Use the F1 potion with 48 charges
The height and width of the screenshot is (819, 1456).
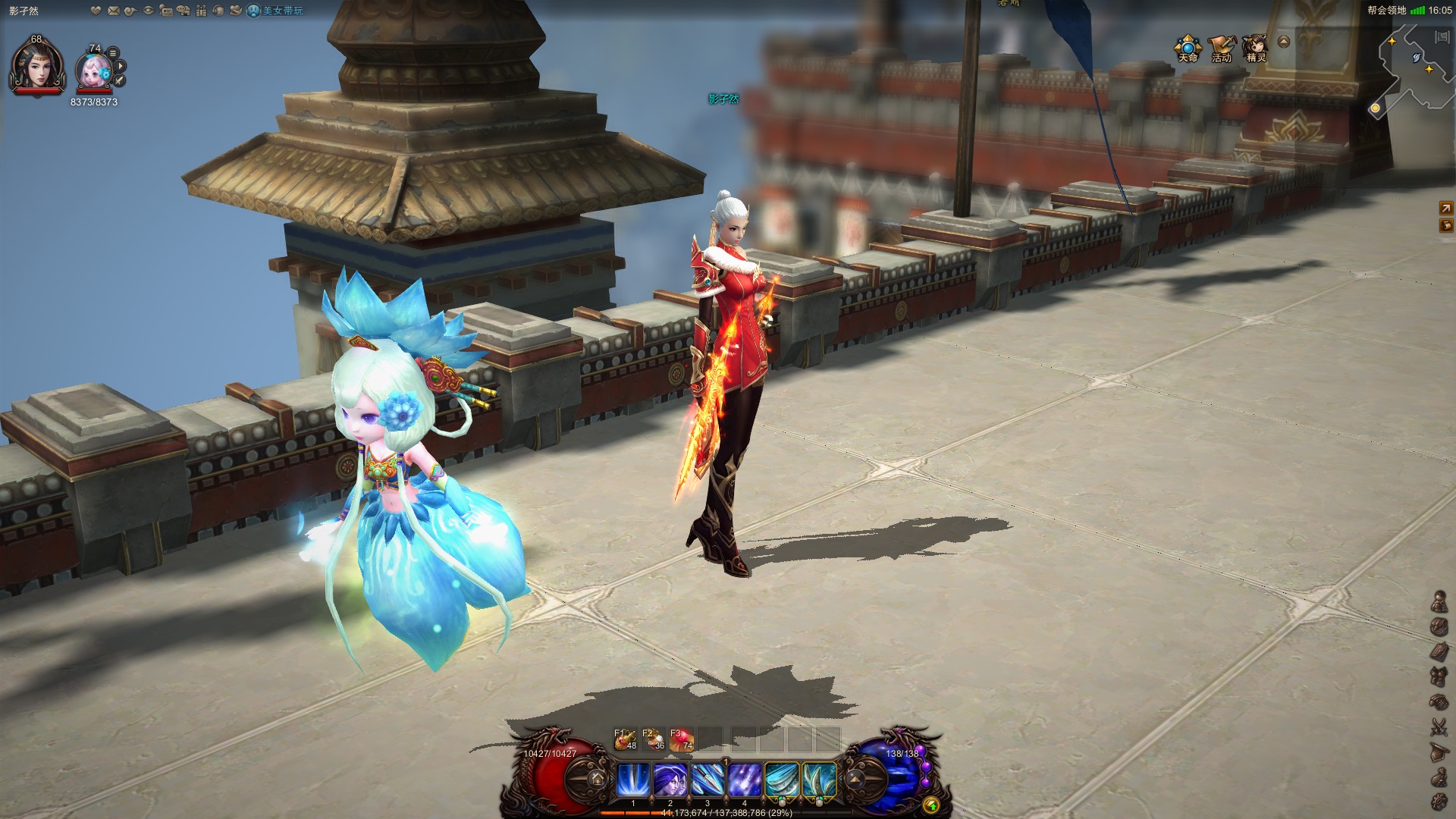pyautogui.click(x=626, y=739)
